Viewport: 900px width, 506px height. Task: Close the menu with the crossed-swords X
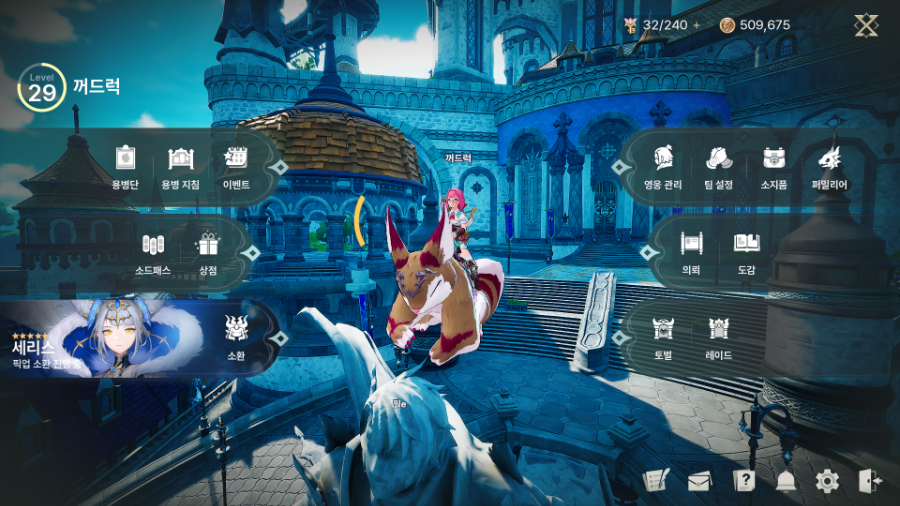click(866, 26)
